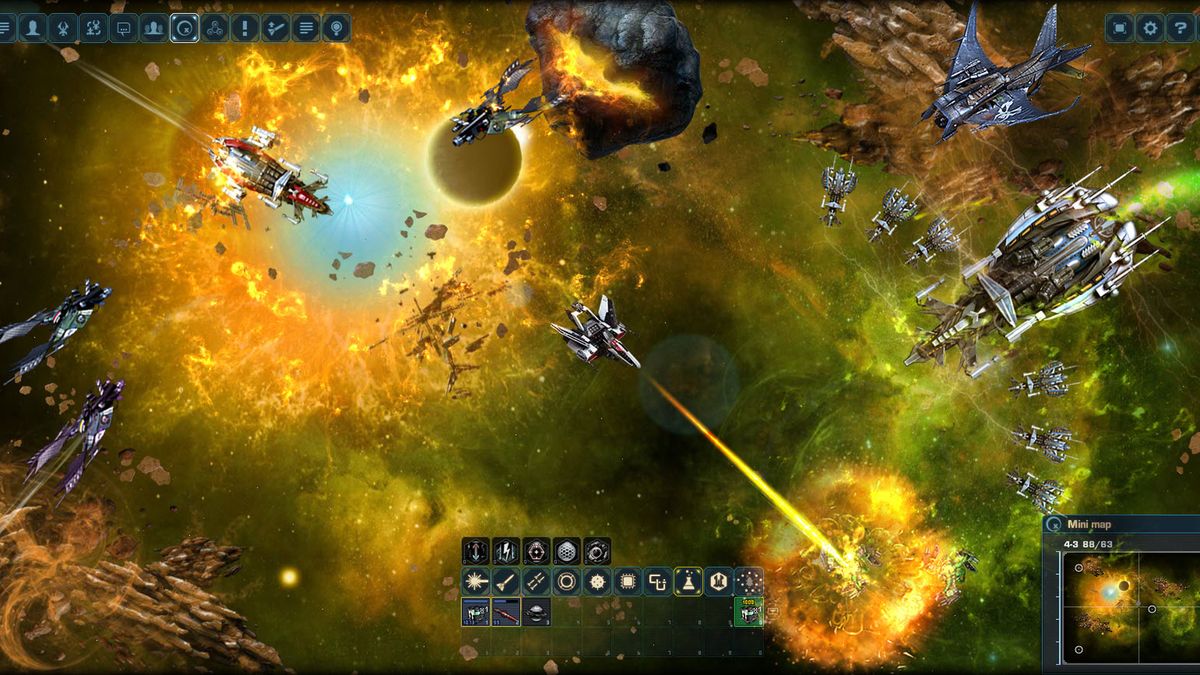Select the laser burst weapon category
1200x675 pixels.
click(x=475, y=581)
